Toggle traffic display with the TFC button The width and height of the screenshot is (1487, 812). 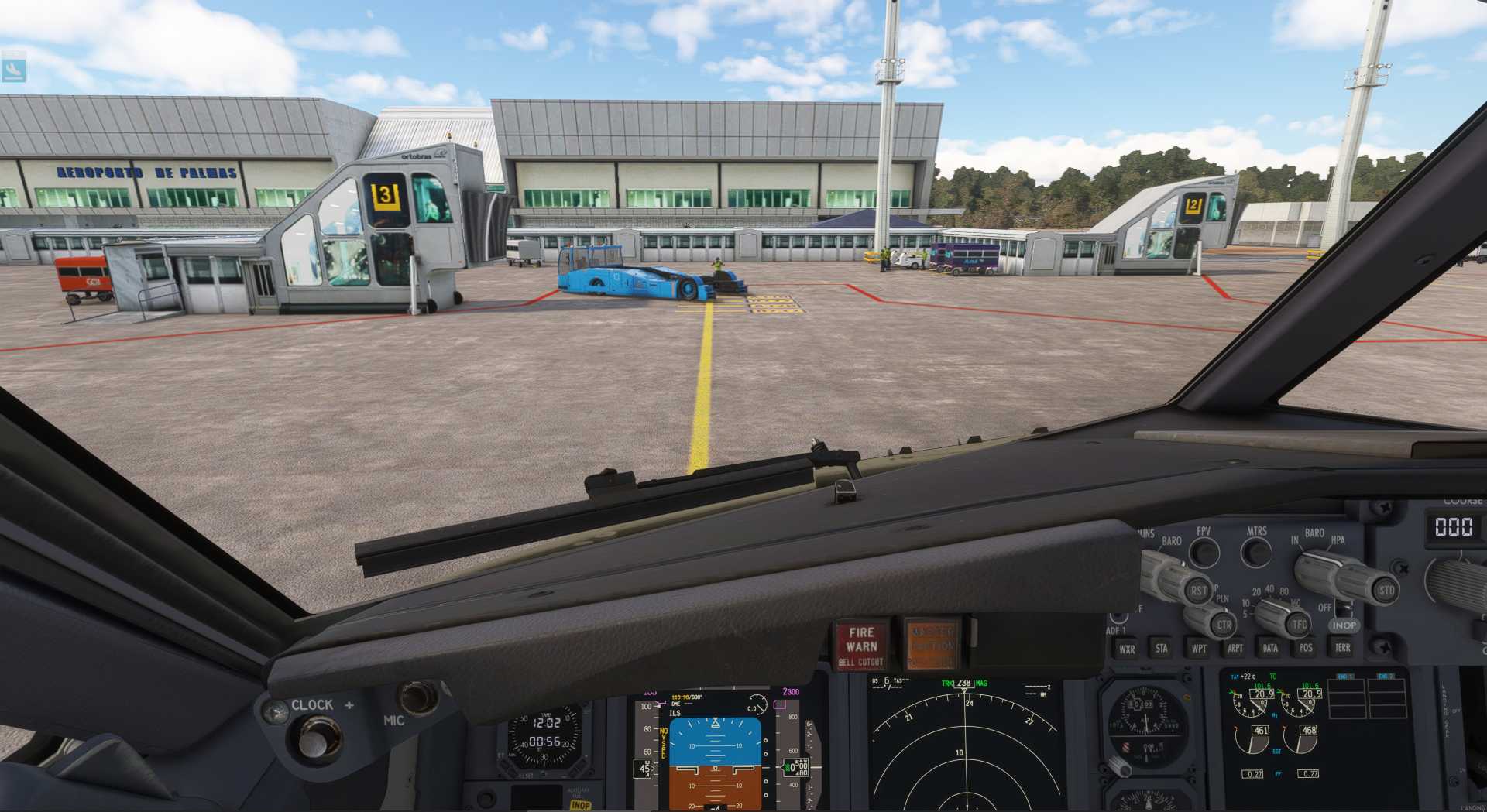pyautogui.click(x=1299, y=623)
